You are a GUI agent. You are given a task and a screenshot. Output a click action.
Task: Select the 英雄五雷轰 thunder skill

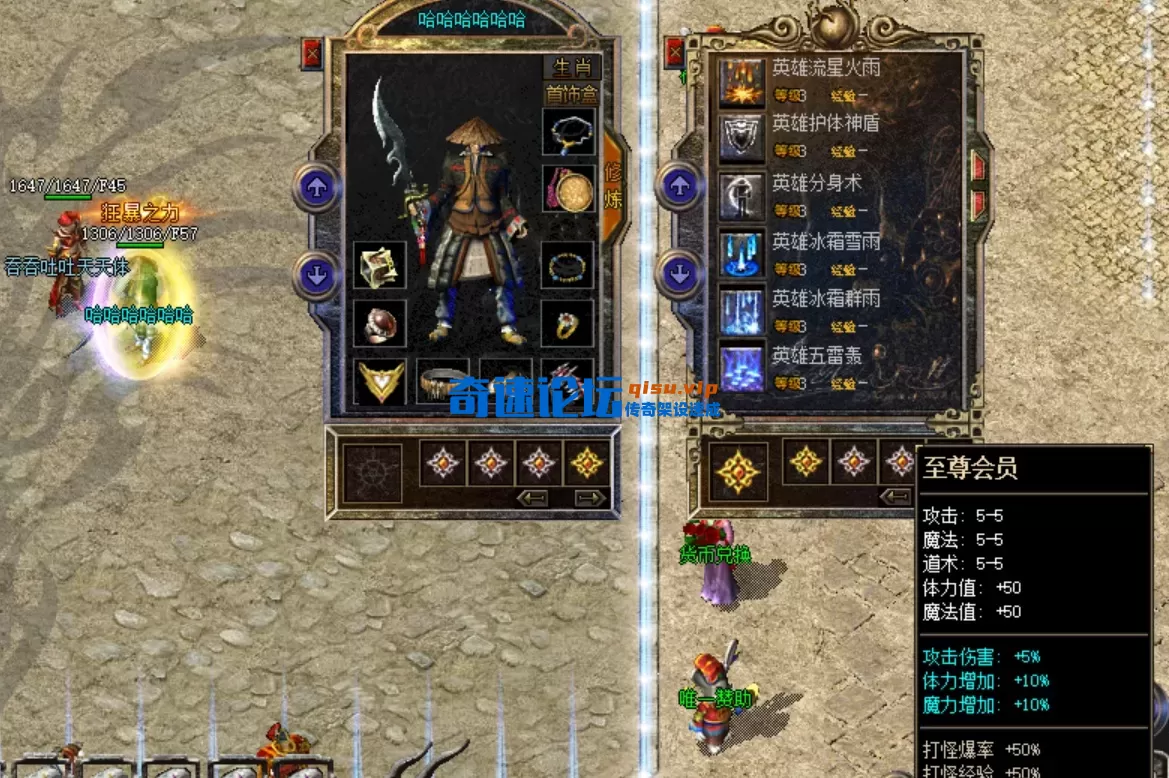pos(742,368)
